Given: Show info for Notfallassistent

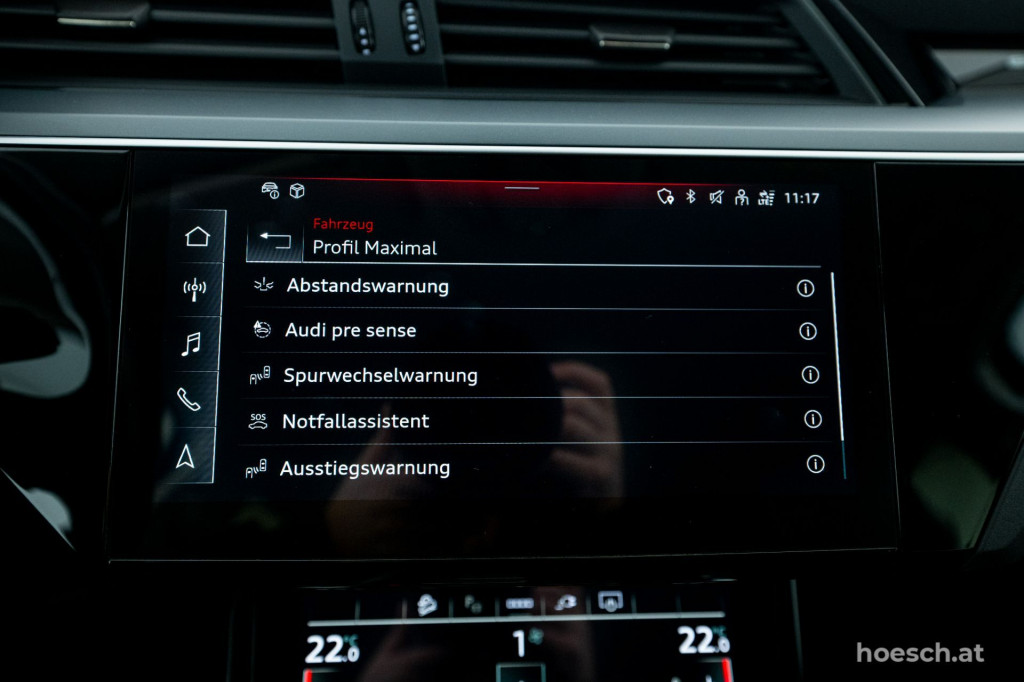Looking at the screenshot, I should click(813, 419).
